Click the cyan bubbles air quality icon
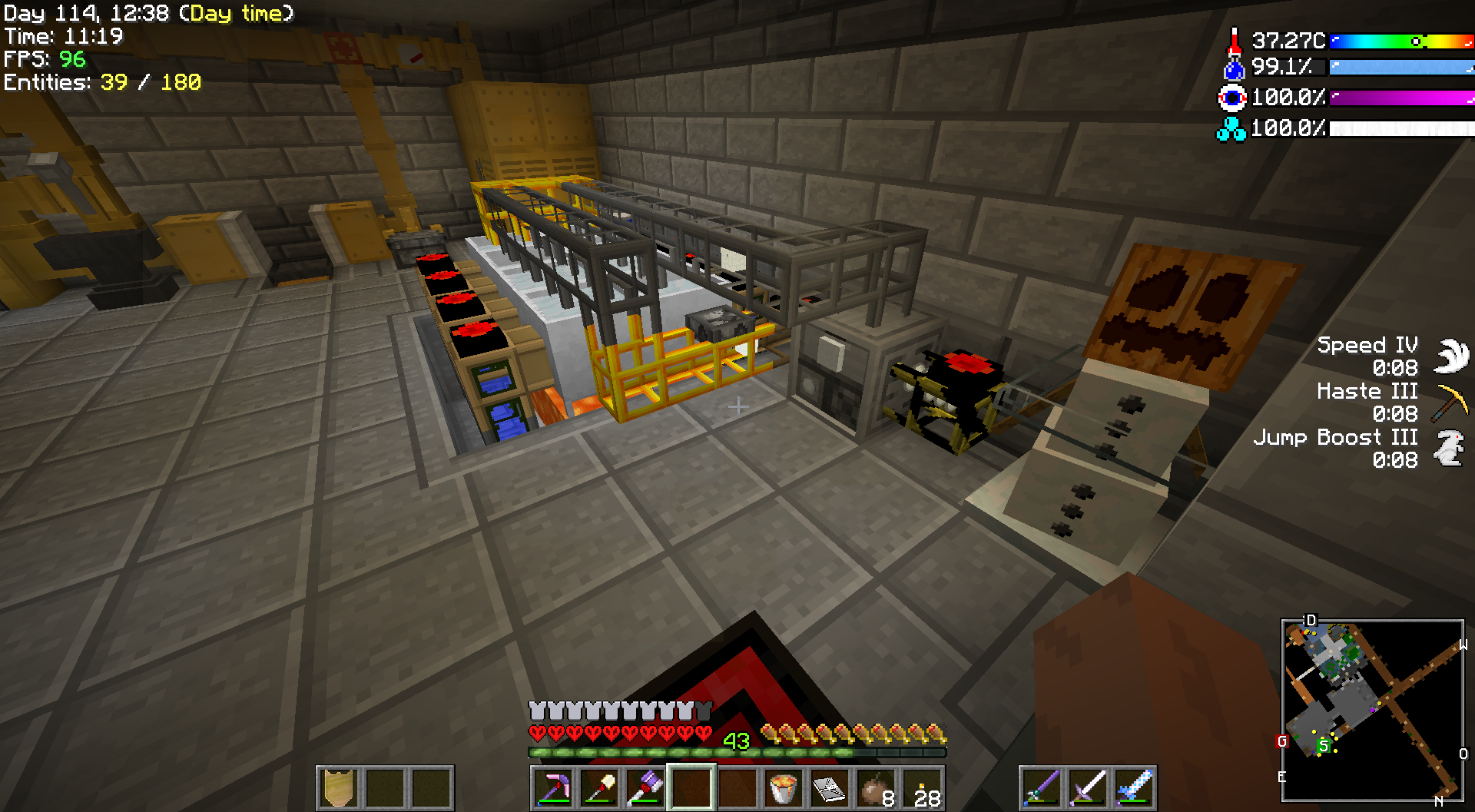The height and width of the screenshot is (812, 1475). [1231, 128]
